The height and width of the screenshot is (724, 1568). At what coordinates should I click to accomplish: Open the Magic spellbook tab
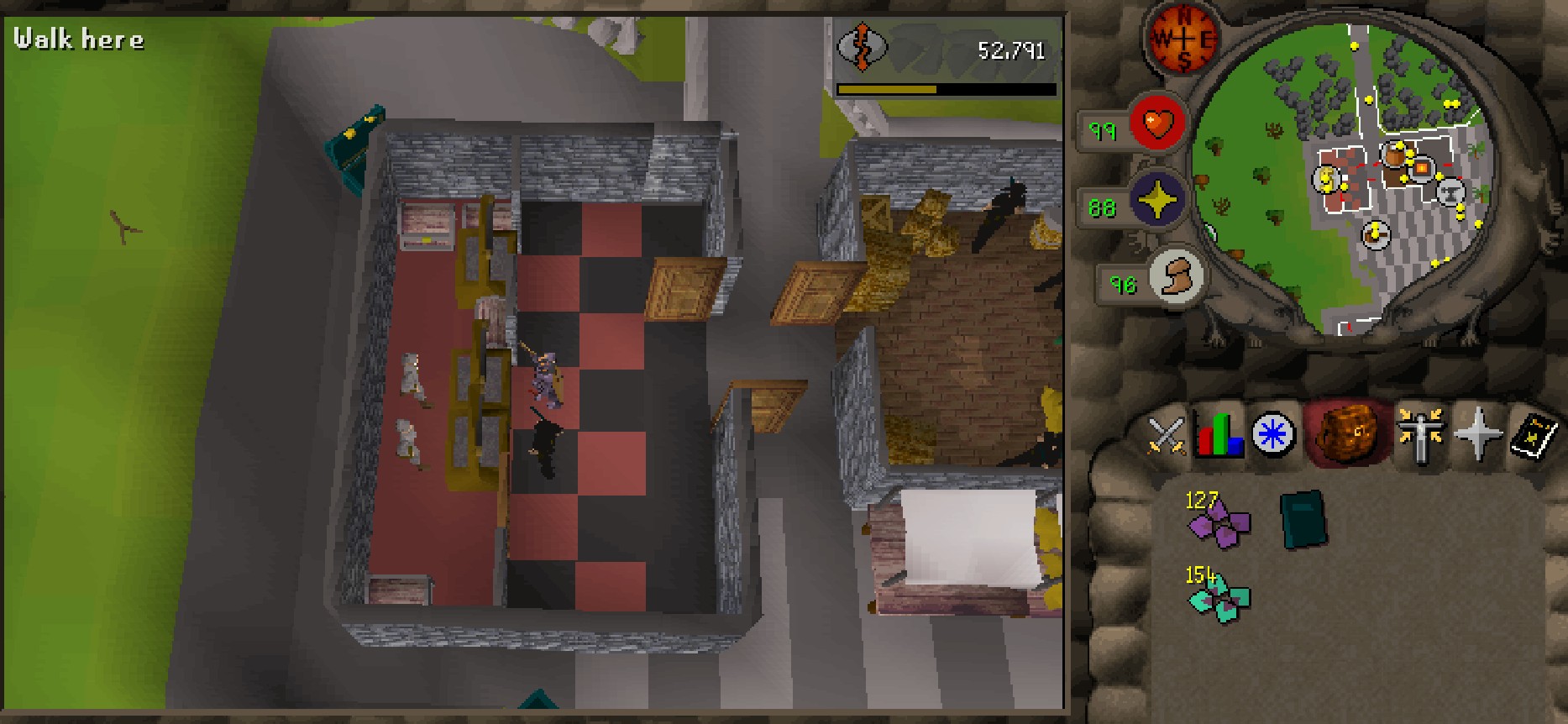(1534, 435)
